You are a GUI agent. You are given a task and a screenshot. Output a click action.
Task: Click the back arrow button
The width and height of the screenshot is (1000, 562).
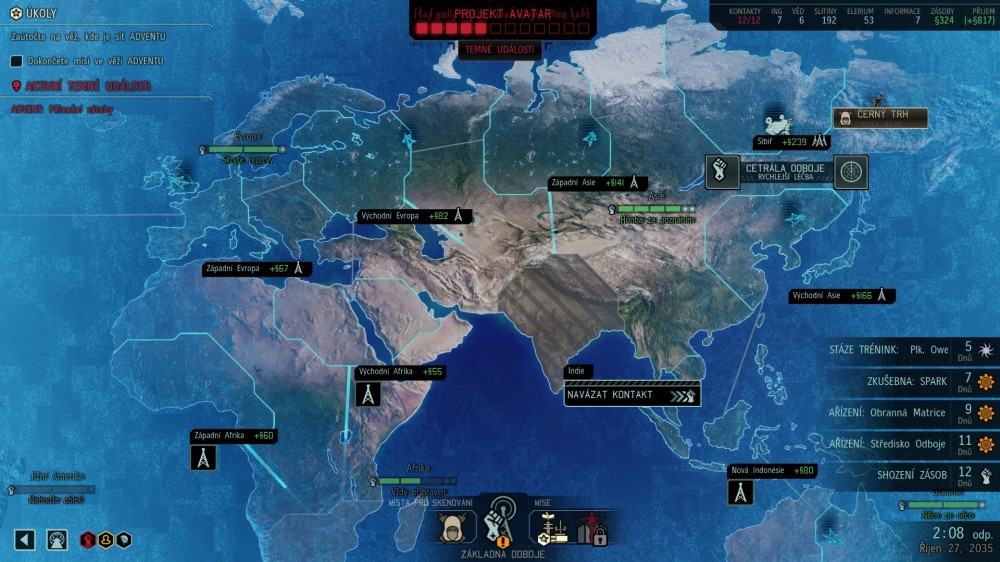click(25, 540)
